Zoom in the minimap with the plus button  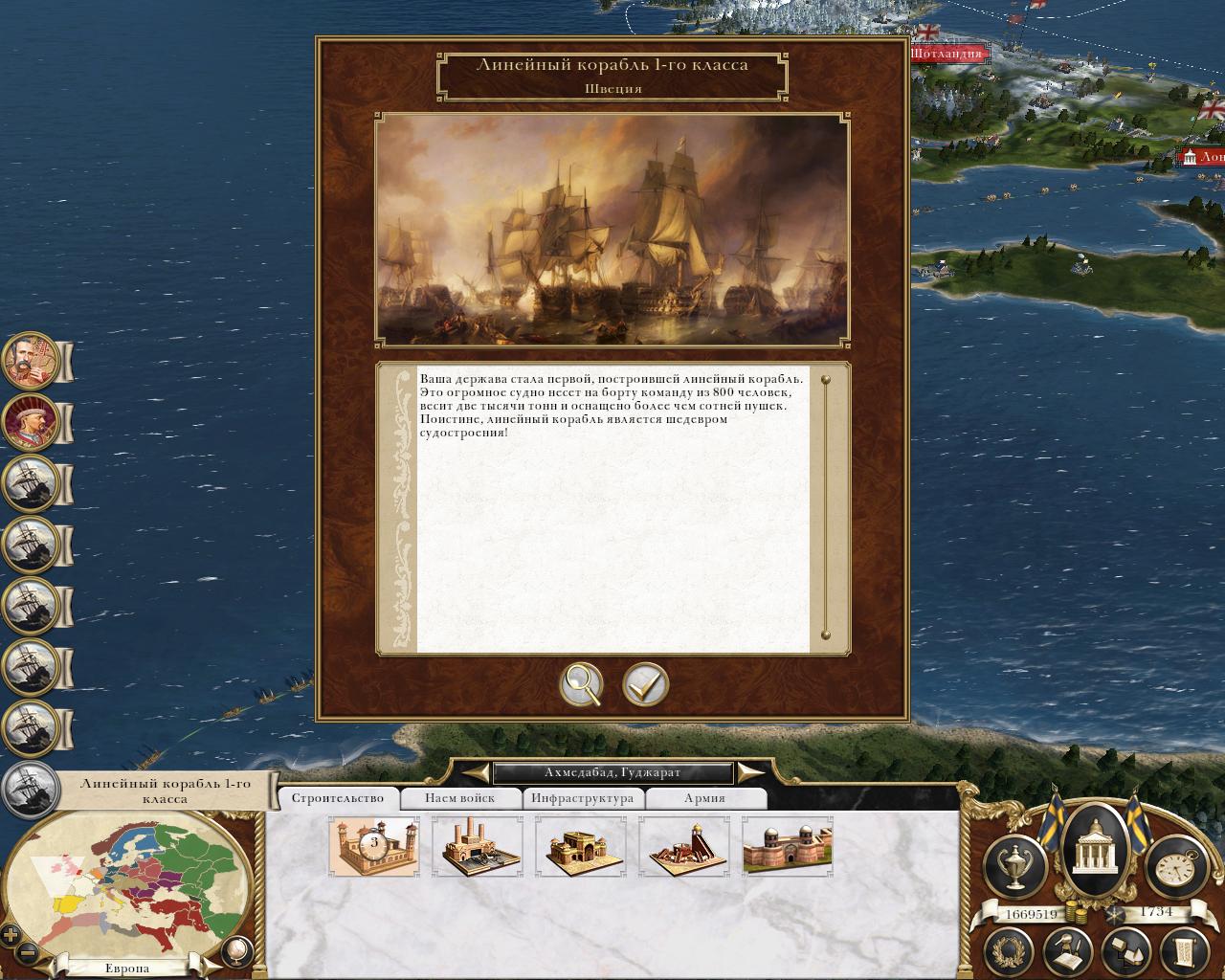[11, 935]
